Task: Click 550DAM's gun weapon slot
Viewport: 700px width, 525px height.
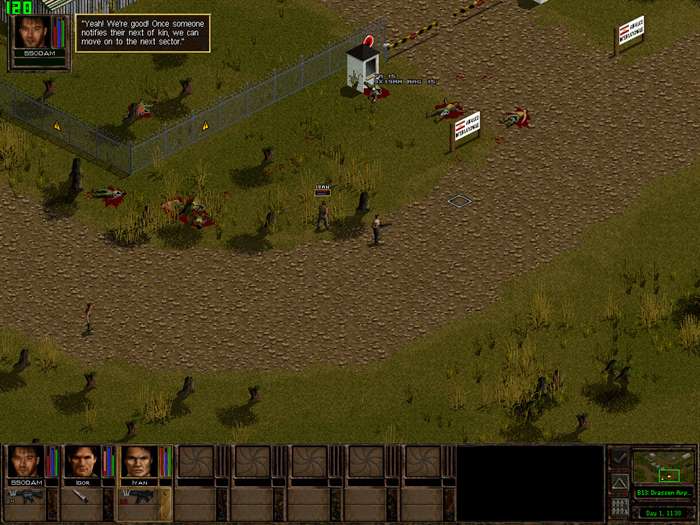Action: point(23,497)
